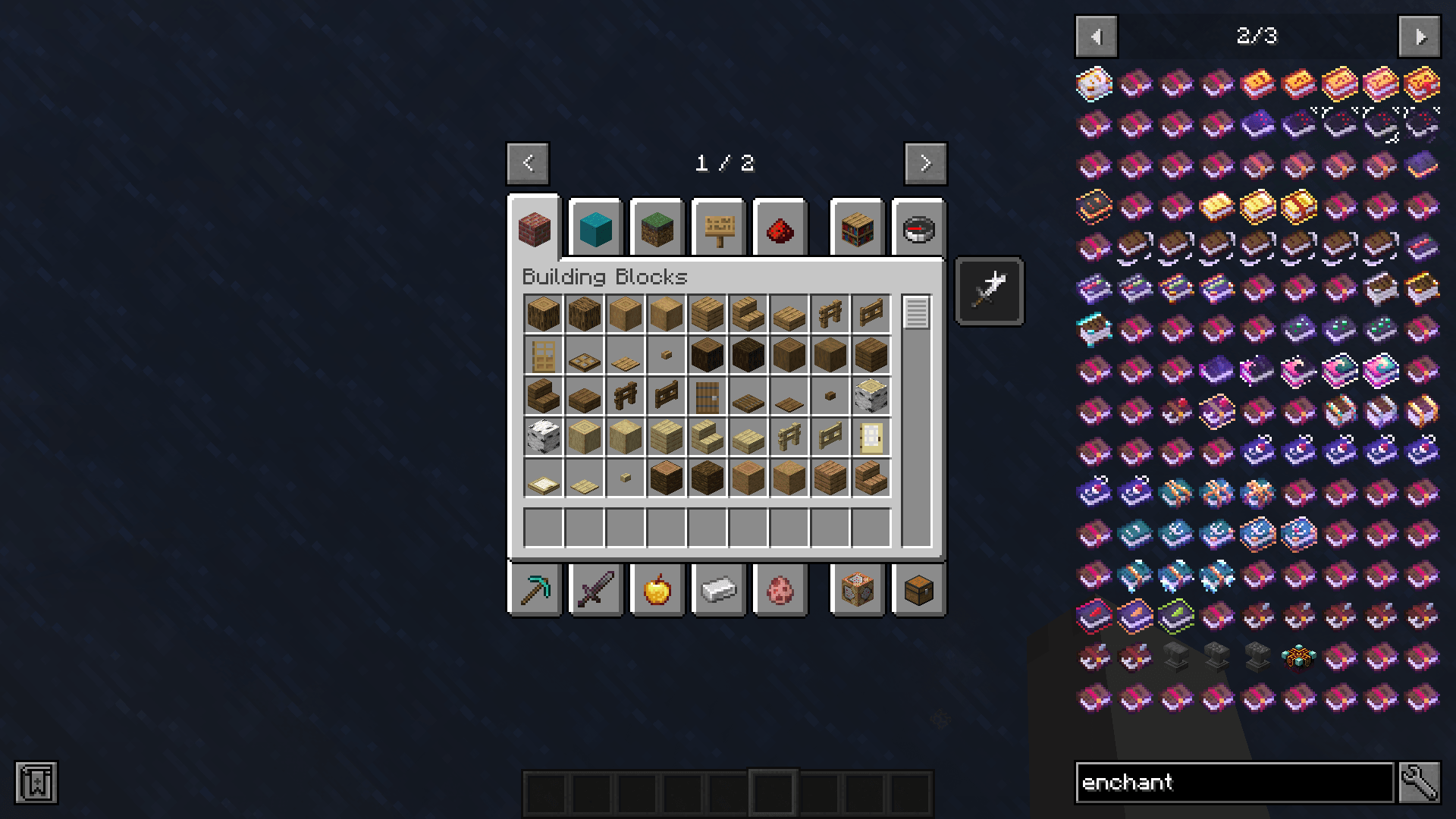The width and height of the screenshot is (1456, 819).
Task: Go to next JEI item list page
Action: tap(1419, 36)
